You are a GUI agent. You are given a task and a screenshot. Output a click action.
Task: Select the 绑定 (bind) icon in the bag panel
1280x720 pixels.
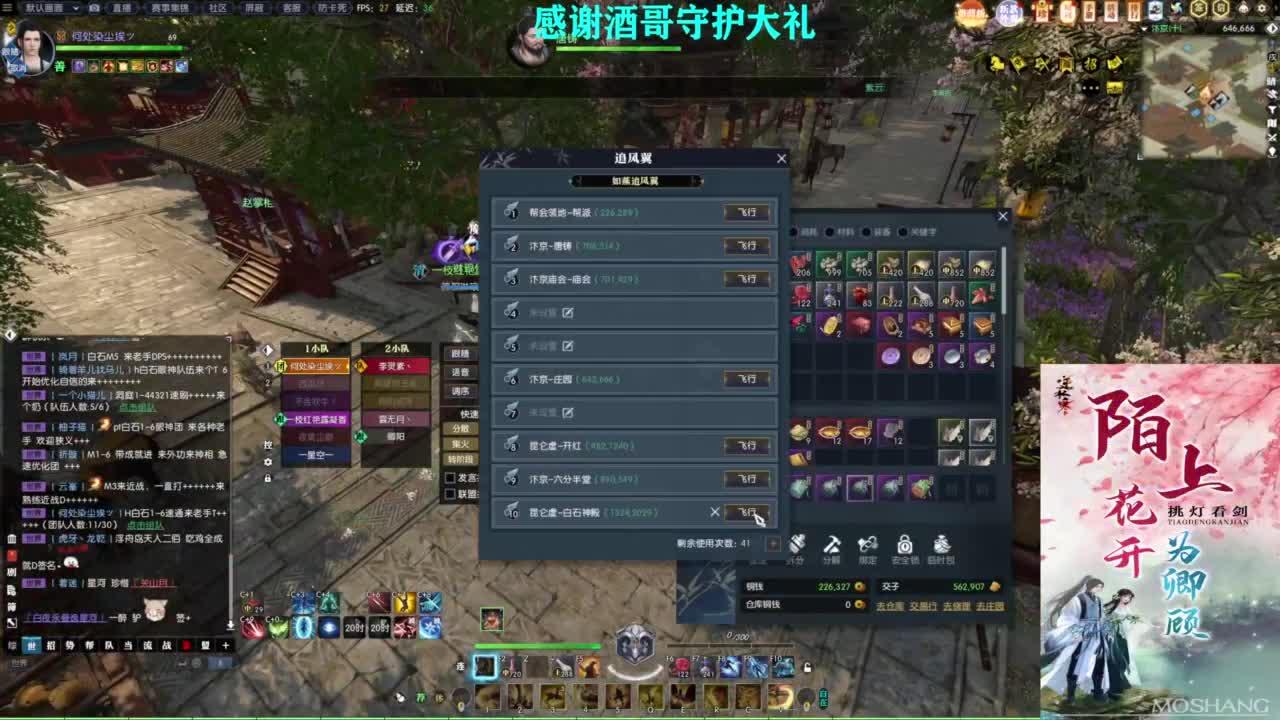point(868,545)
